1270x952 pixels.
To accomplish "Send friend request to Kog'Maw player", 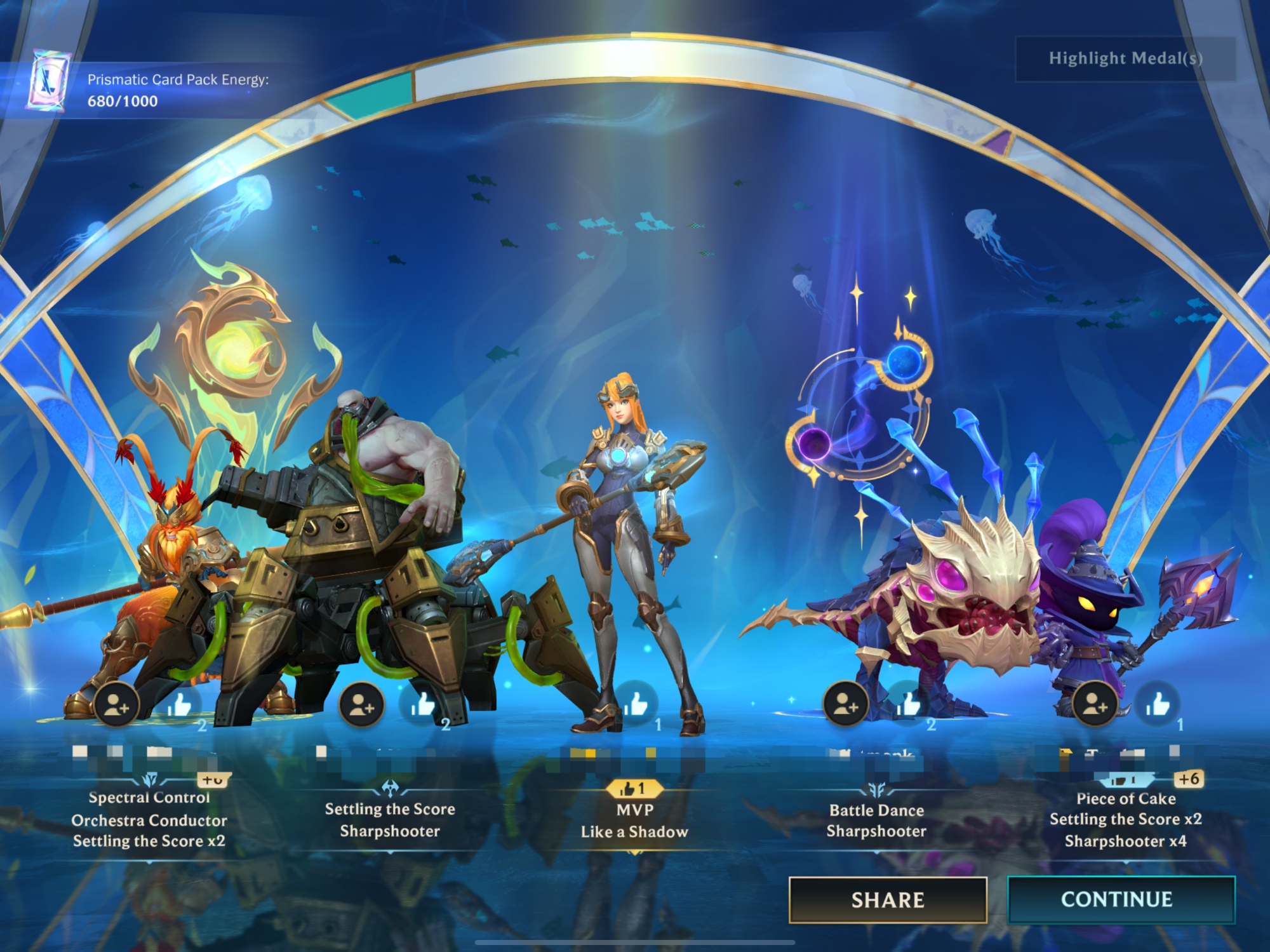I will pyautogui.click(x=845, y=704).
